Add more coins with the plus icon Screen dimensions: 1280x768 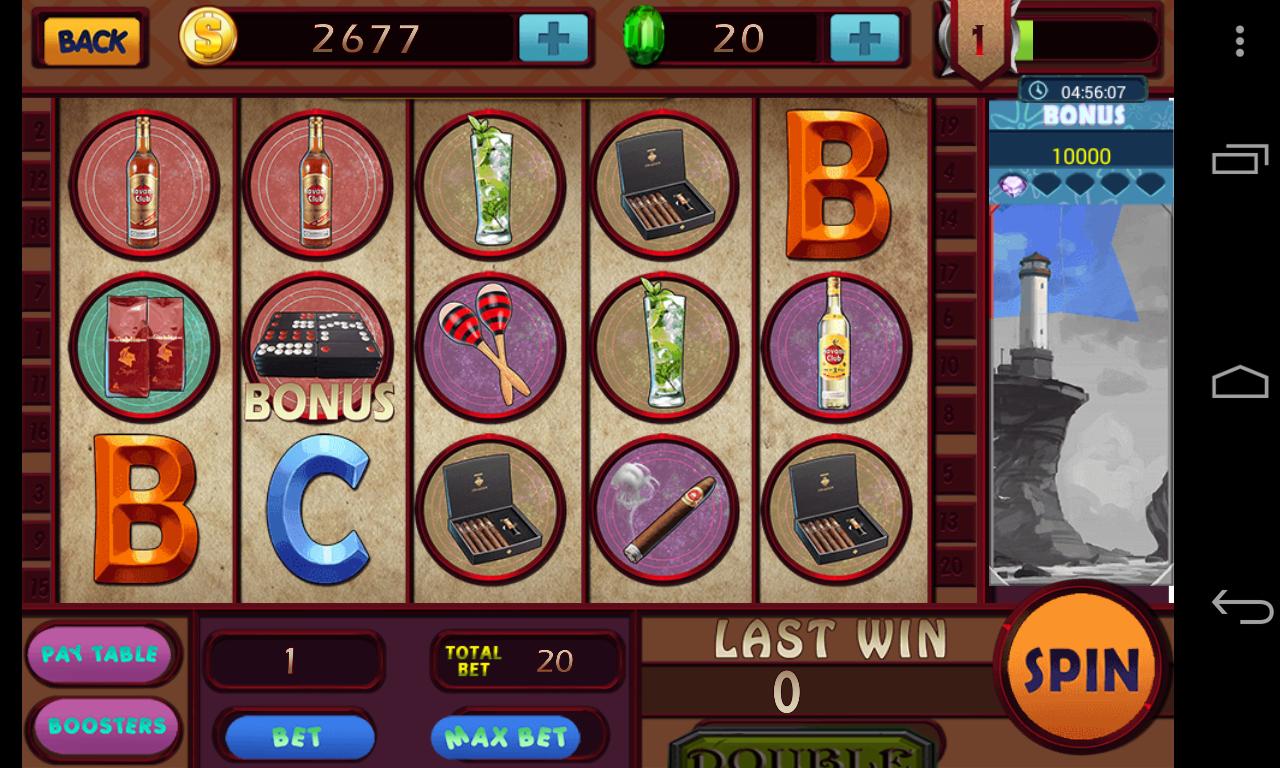[551, 40]
